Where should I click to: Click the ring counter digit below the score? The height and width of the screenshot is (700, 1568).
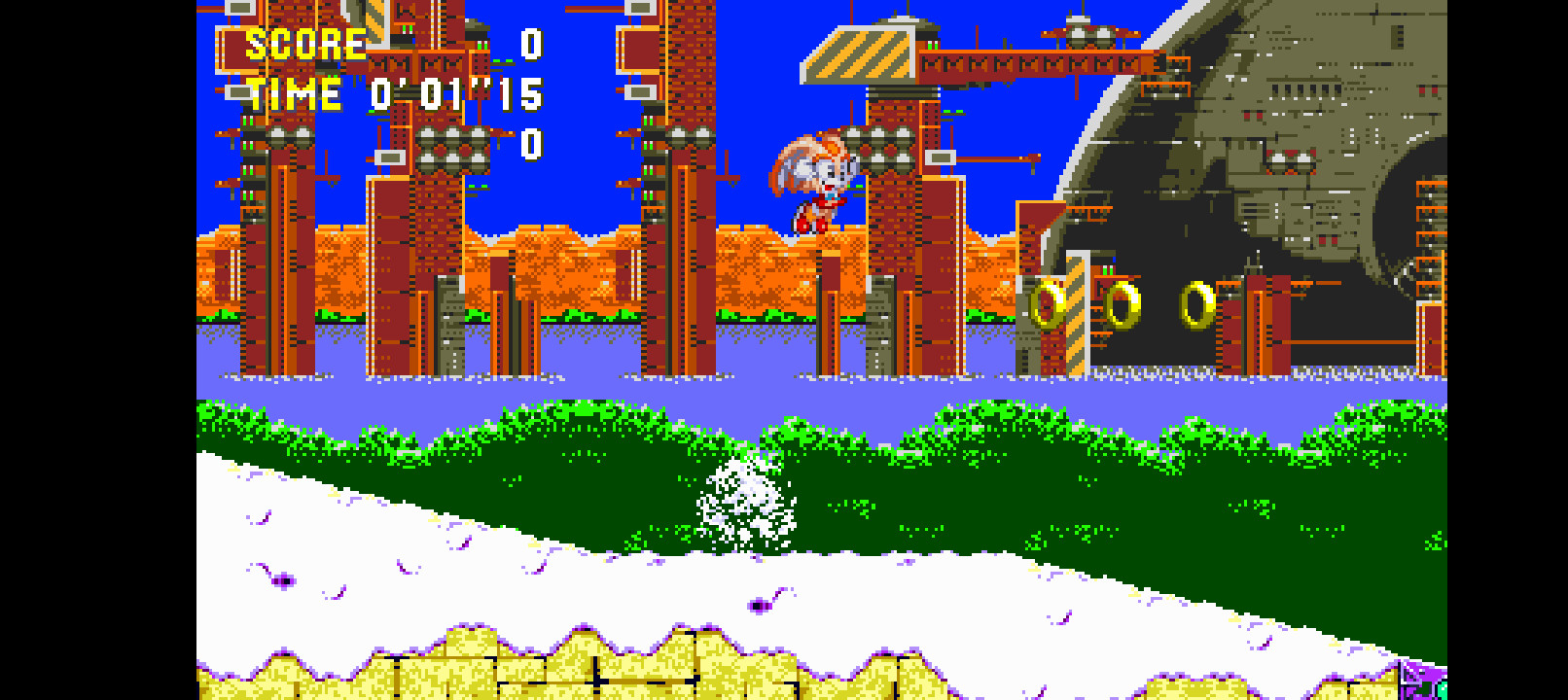pyautogui.click(x=530, y=146)
